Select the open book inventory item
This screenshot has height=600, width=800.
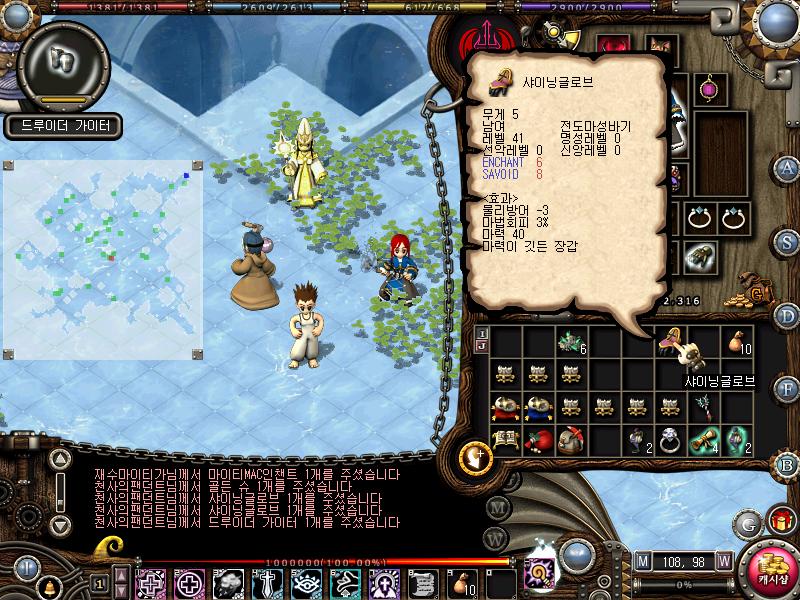pyautogui.click(x=504, y=439)
